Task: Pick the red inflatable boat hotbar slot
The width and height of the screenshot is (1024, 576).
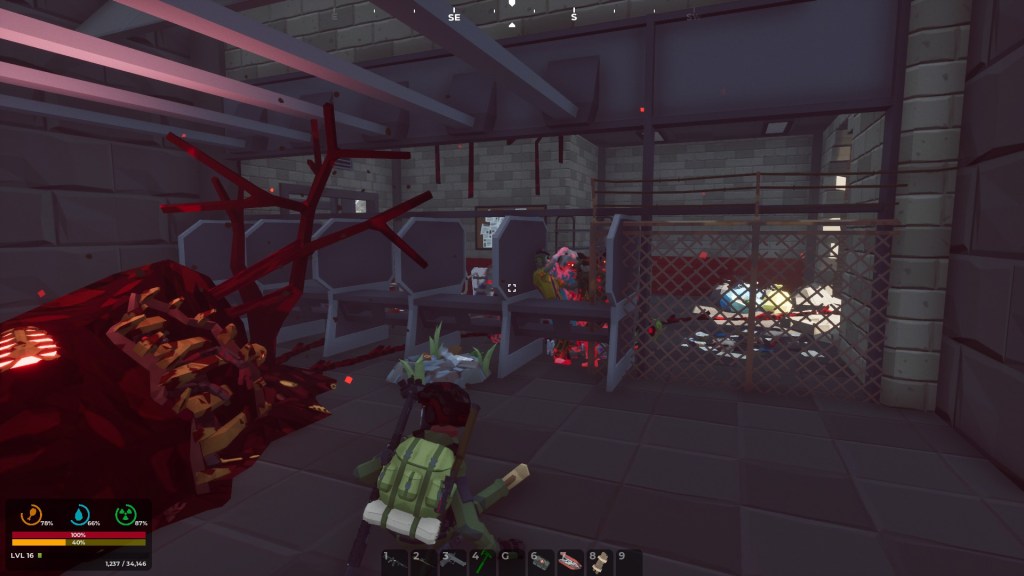Action: (x=570, y=562)
